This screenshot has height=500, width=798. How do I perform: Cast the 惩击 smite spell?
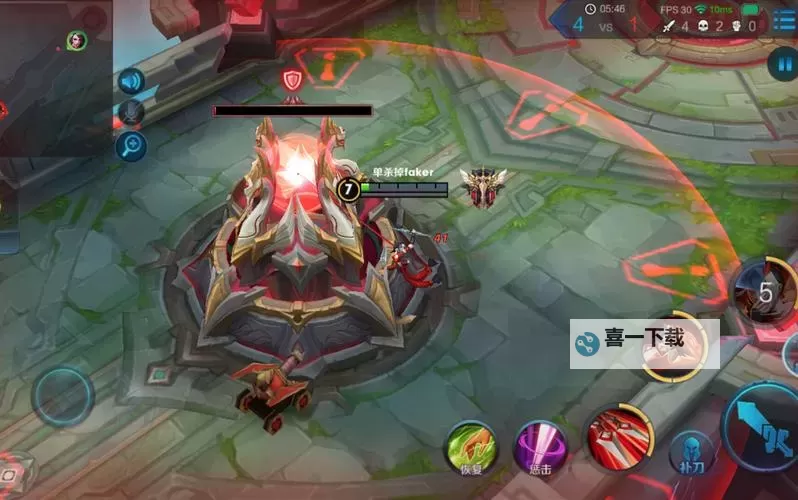coord(540,448)
